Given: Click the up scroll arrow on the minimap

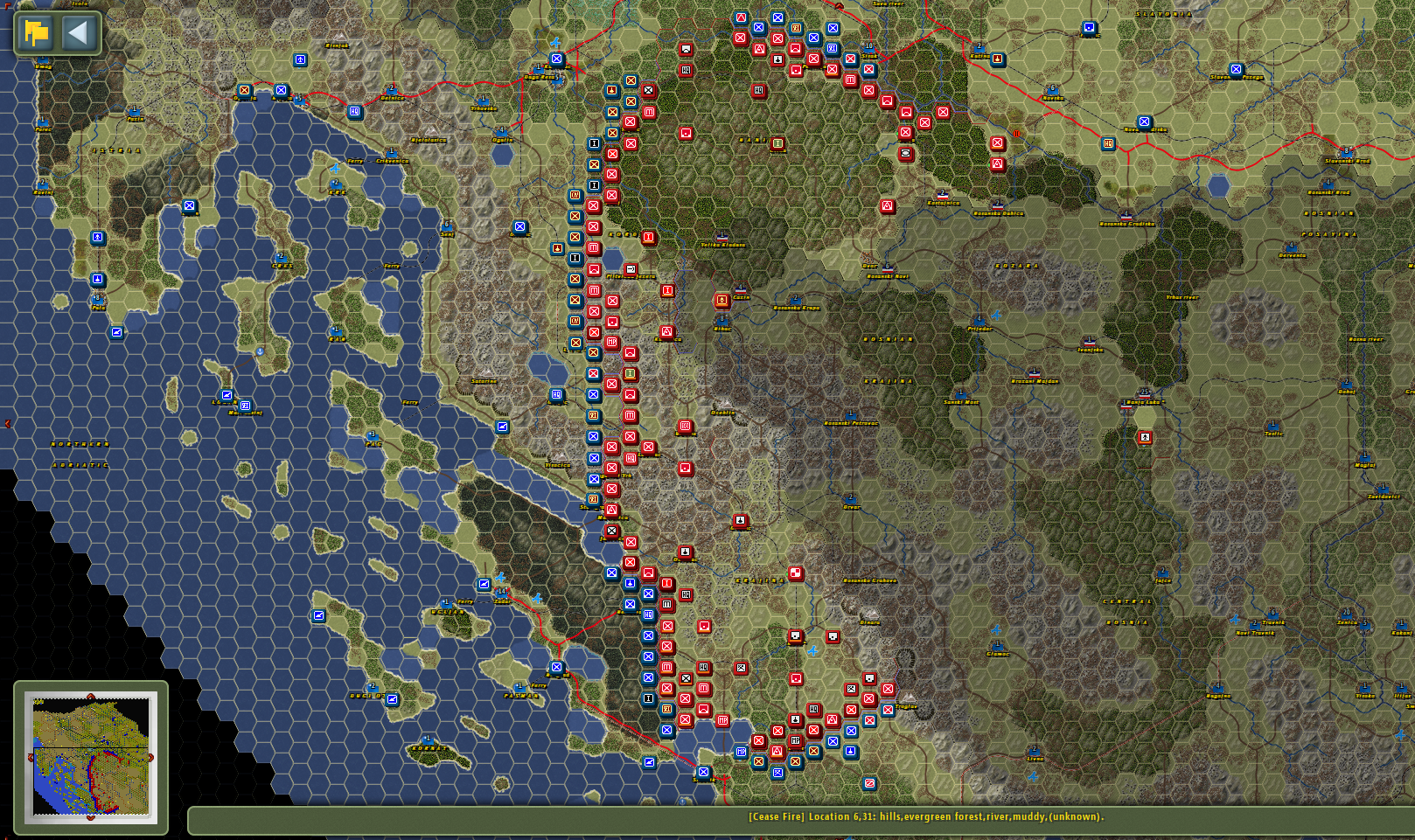Looking at the screenshot, I should [x=91, y=696].
